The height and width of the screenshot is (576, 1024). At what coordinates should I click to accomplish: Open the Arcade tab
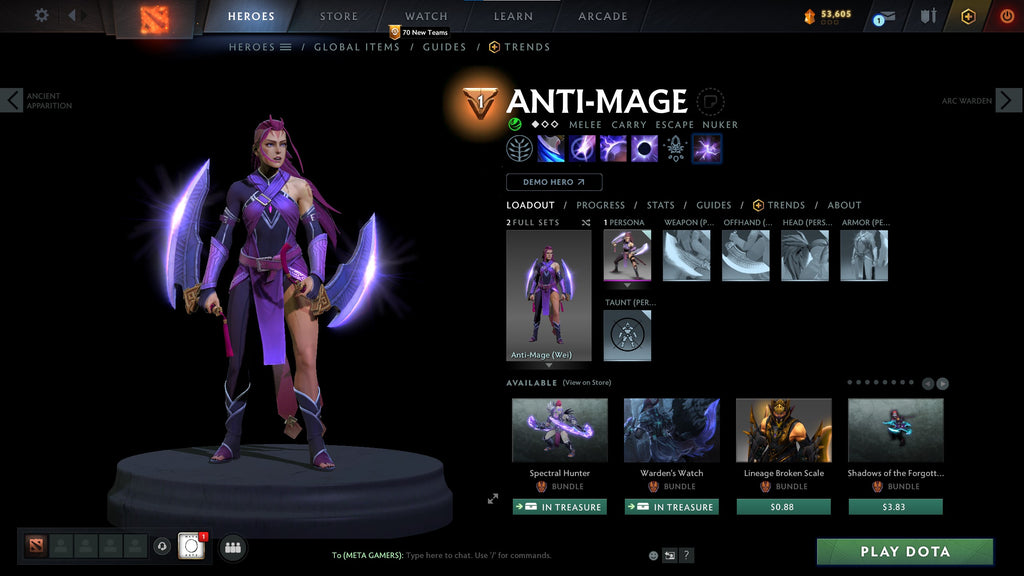(603, 16)
